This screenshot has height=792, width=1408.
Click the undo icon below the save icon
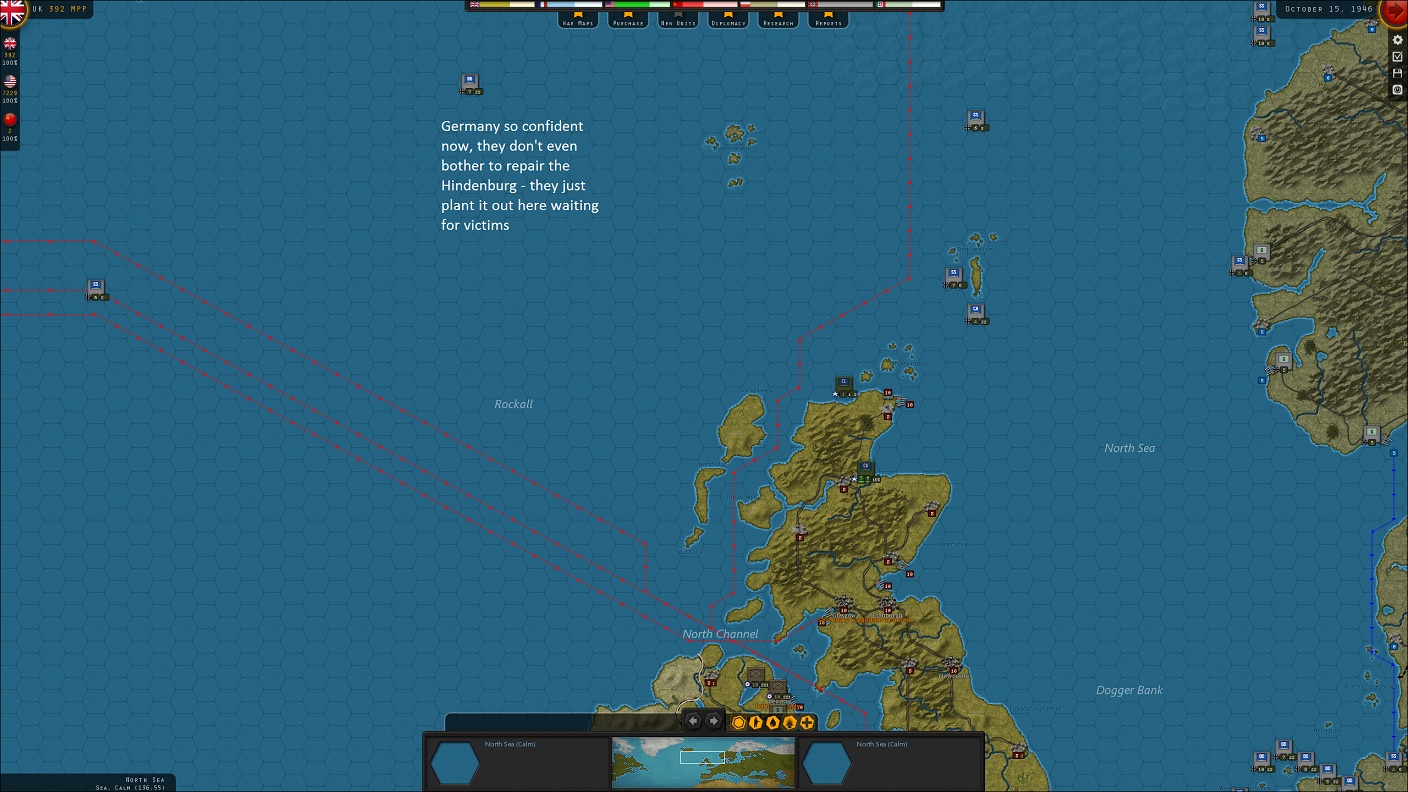[x=1398, y=89]
